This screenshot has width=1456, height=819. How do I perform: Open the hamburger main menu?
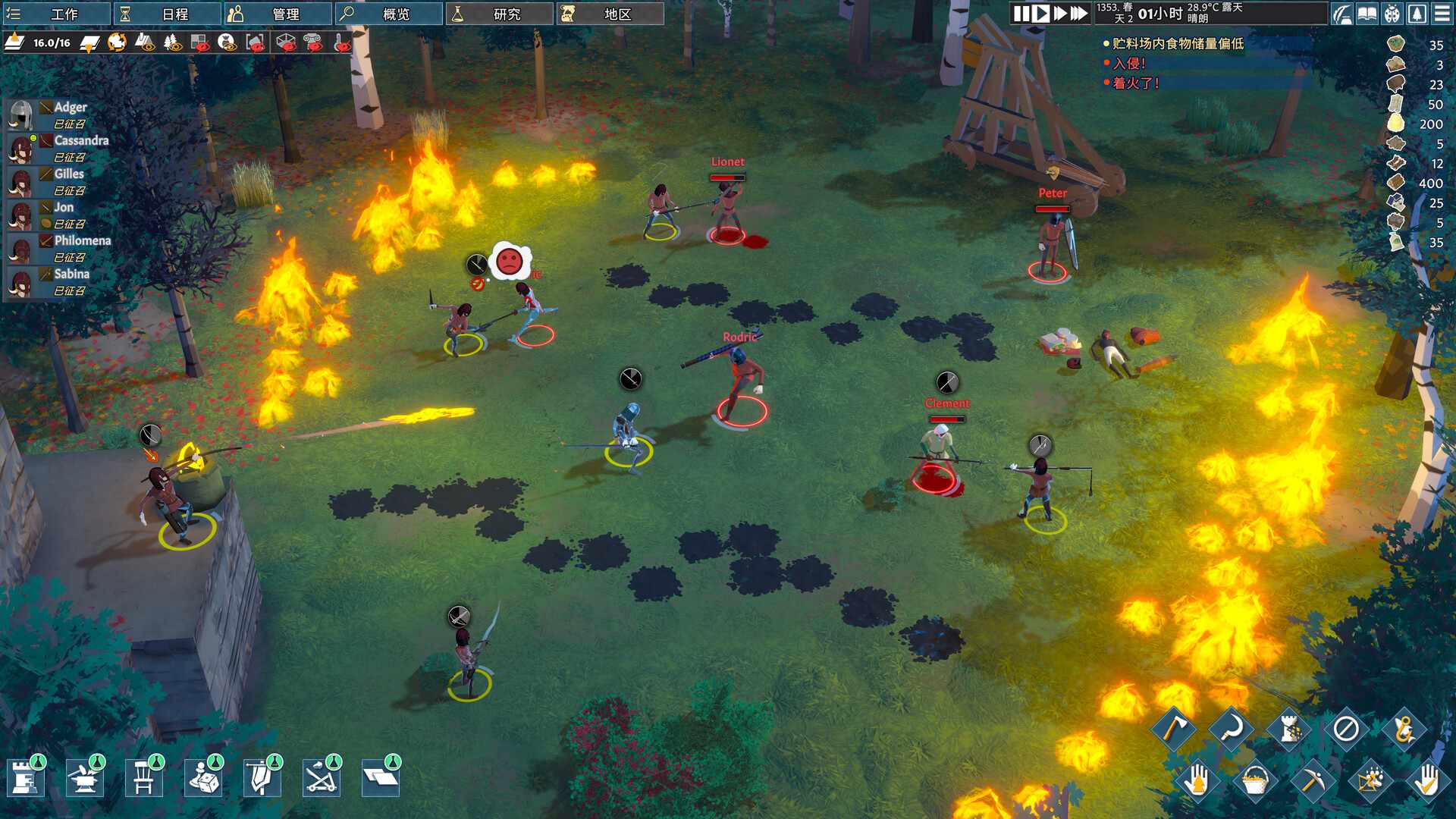(x=1442, y=14)
